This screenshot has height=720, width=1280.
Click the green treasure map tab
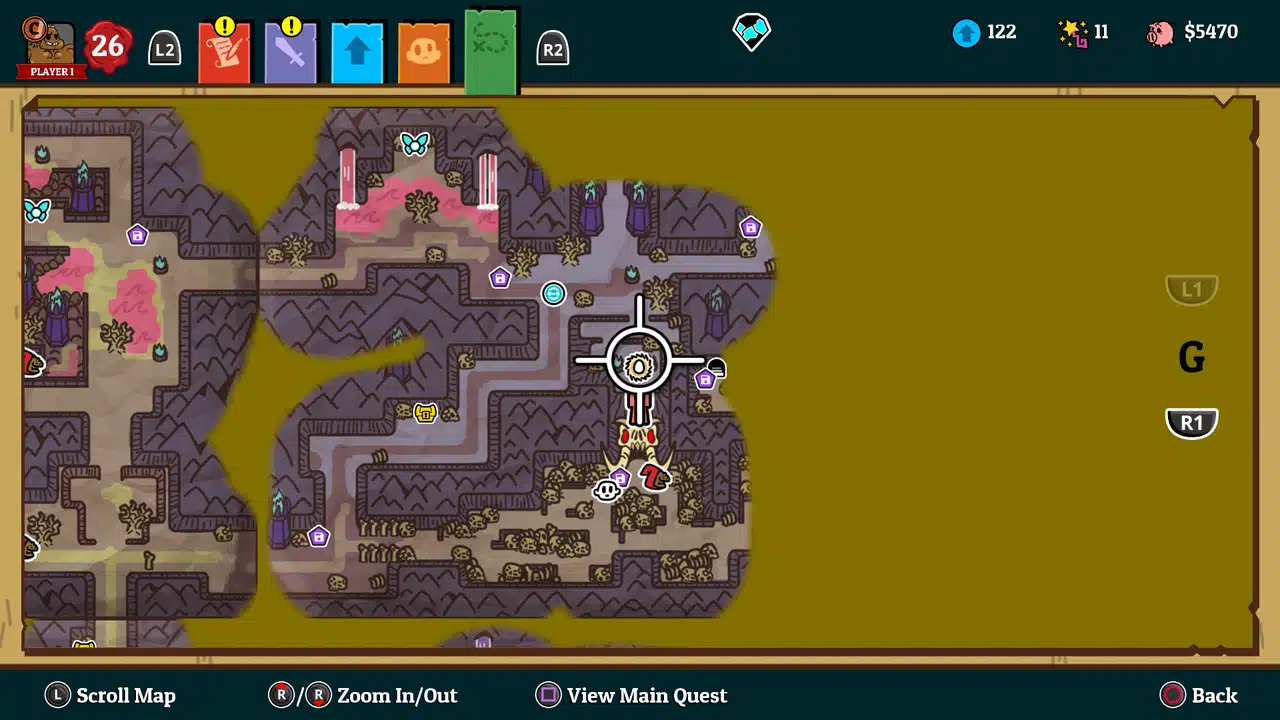(x=490, y=45)
